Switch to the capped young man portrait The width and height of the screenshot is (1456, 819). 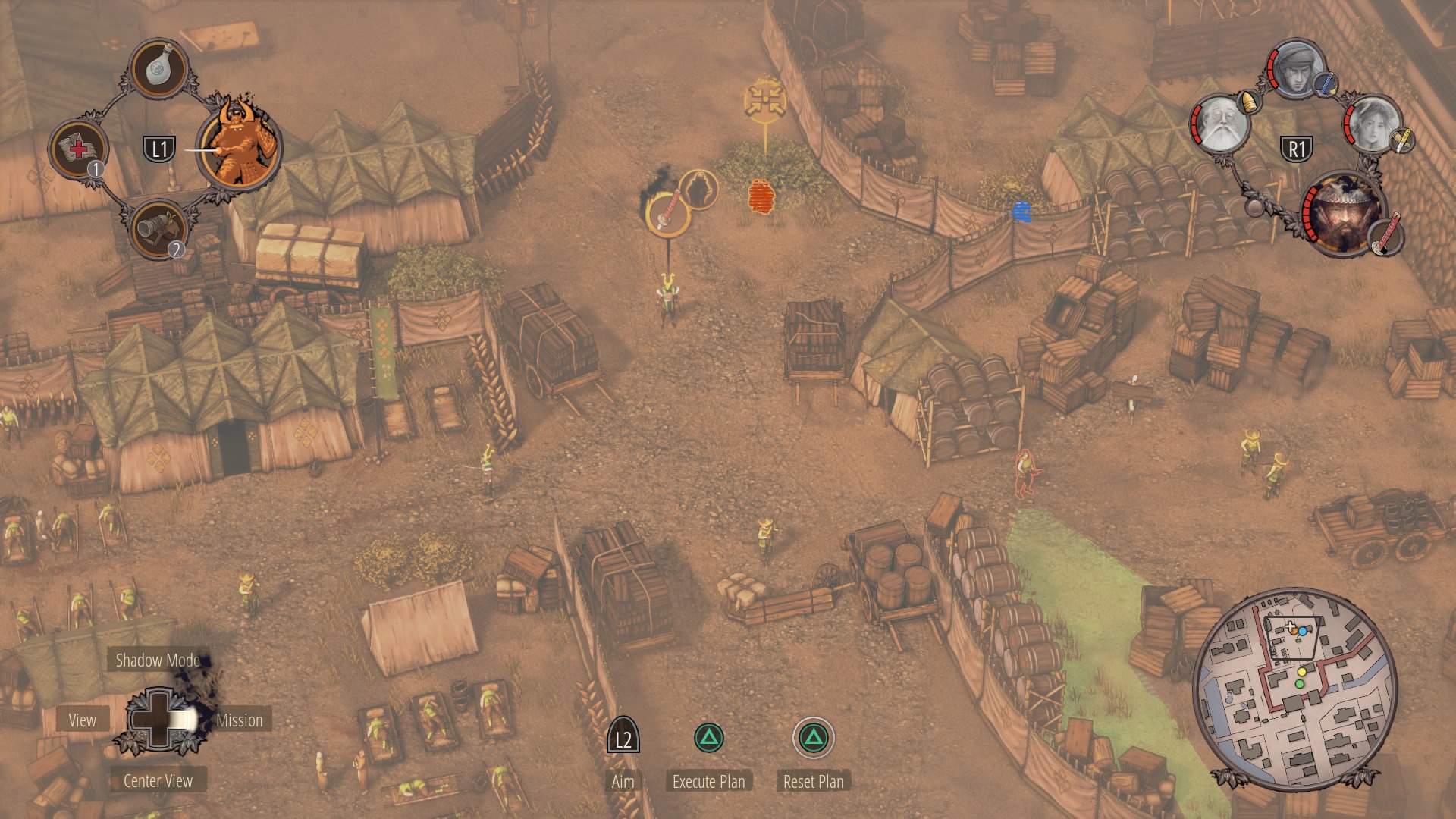click(x=1296, y=70)
